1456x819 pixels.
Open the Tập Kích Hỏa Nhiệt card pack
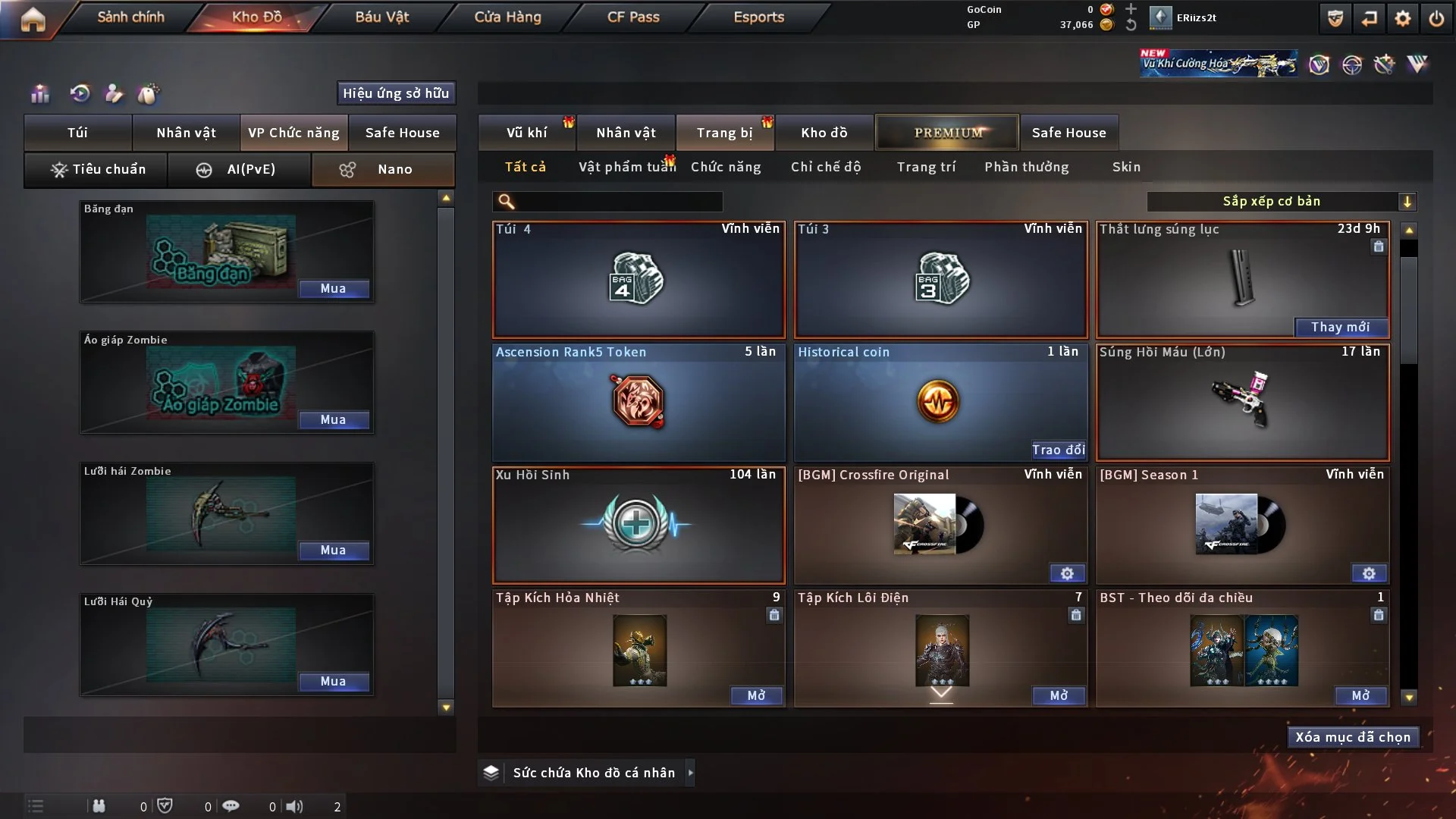coord(756,695)
